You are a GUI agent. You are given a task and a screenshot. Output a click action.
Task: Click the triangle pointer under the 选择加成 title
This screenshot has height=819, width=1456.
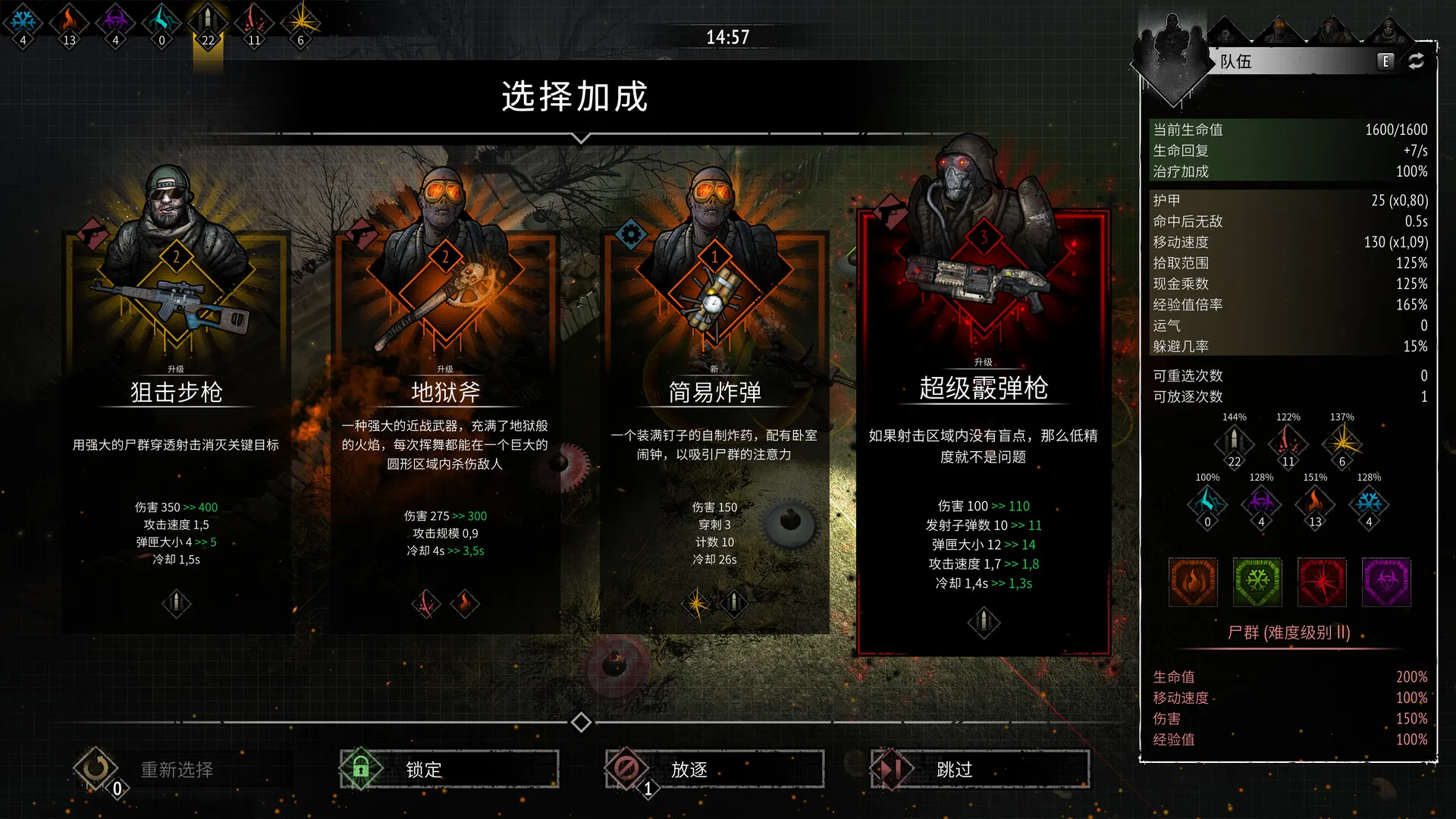click(x=582, y=137)
